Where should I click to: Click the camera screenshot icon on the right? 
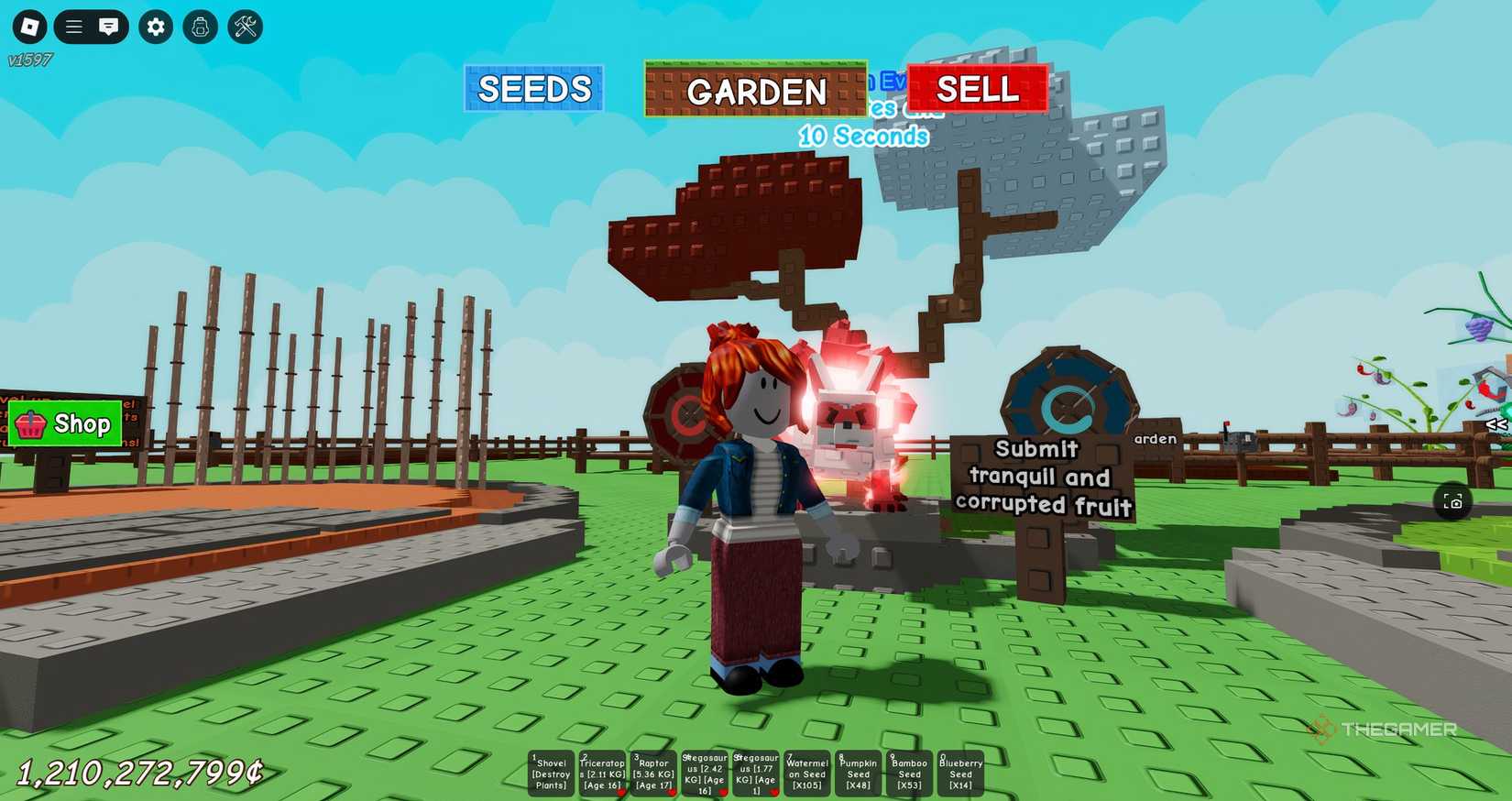point(1454,501)
